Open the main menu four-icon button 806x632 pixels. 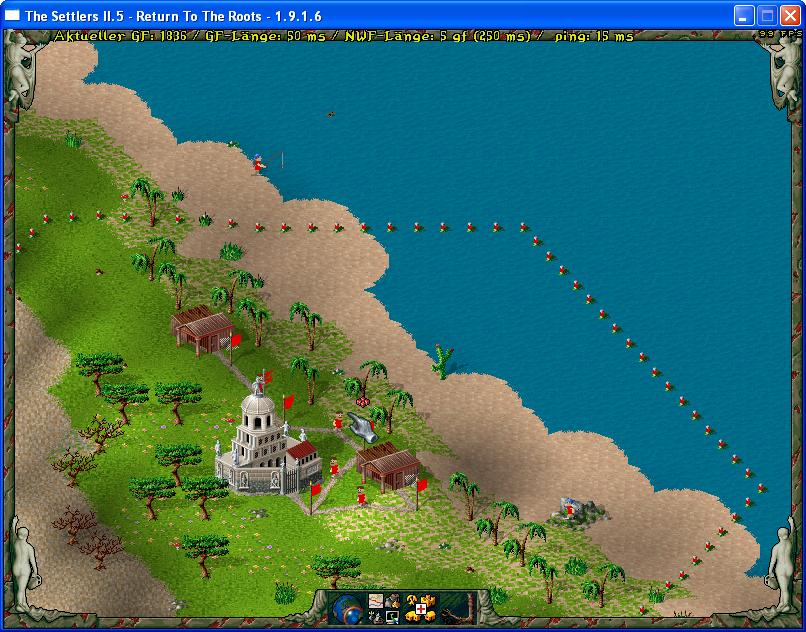click(x=384, y=607)
